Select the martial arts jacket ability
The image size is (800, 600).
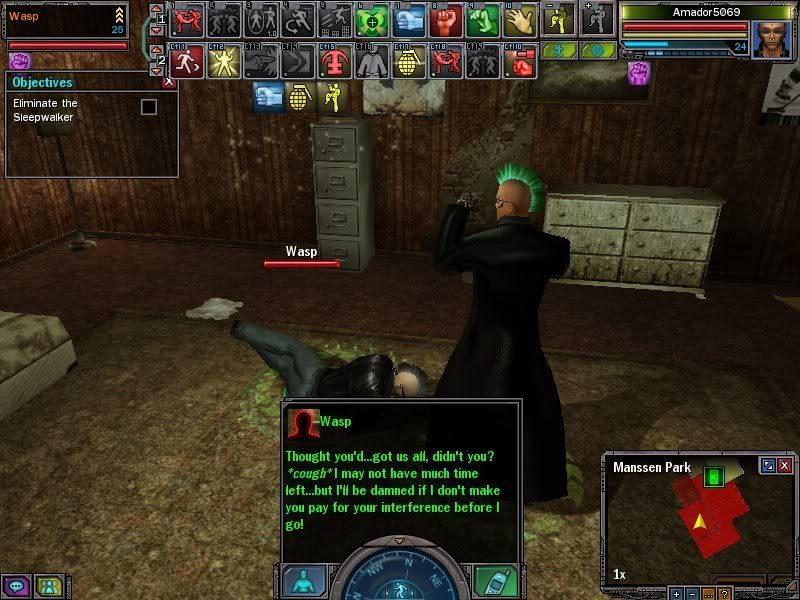click(x=372, y=61)
